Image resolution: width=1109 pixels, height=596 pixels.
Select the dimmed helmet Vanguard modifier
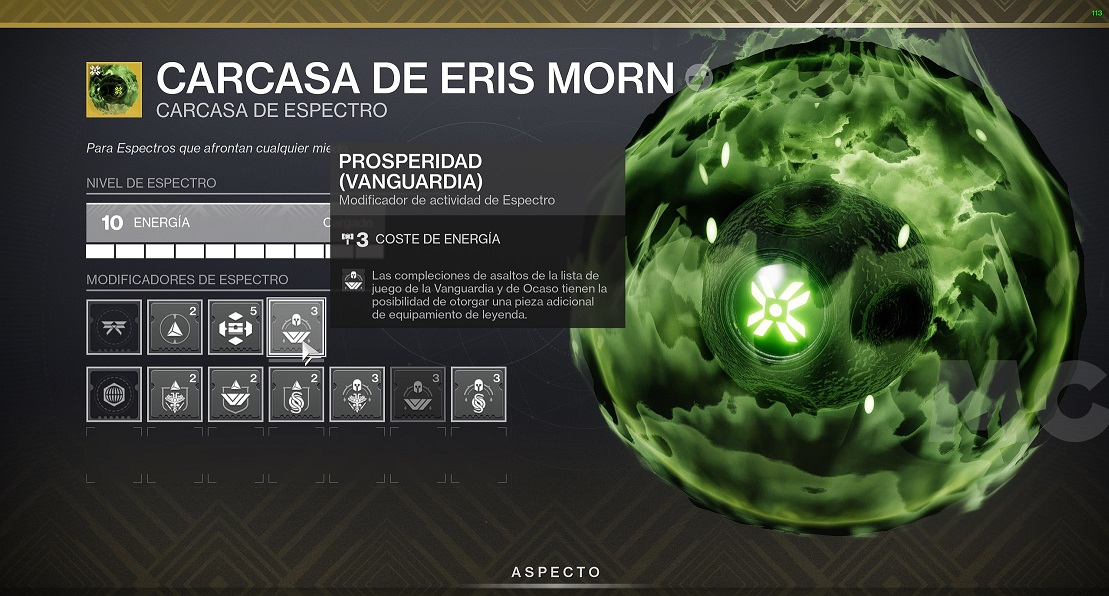(x=418, y=394)
